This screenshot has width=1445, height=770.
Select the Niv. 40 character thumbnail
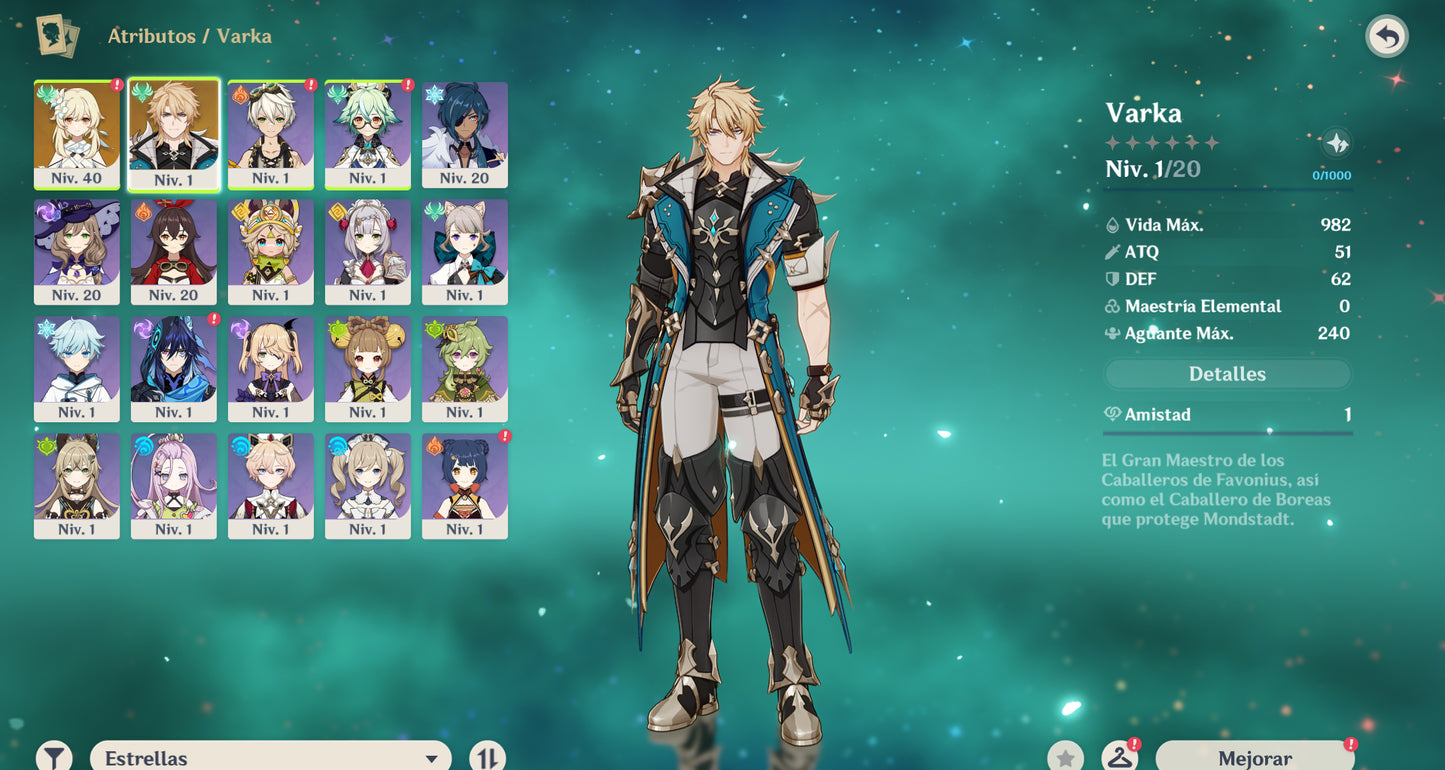point(77,135)
